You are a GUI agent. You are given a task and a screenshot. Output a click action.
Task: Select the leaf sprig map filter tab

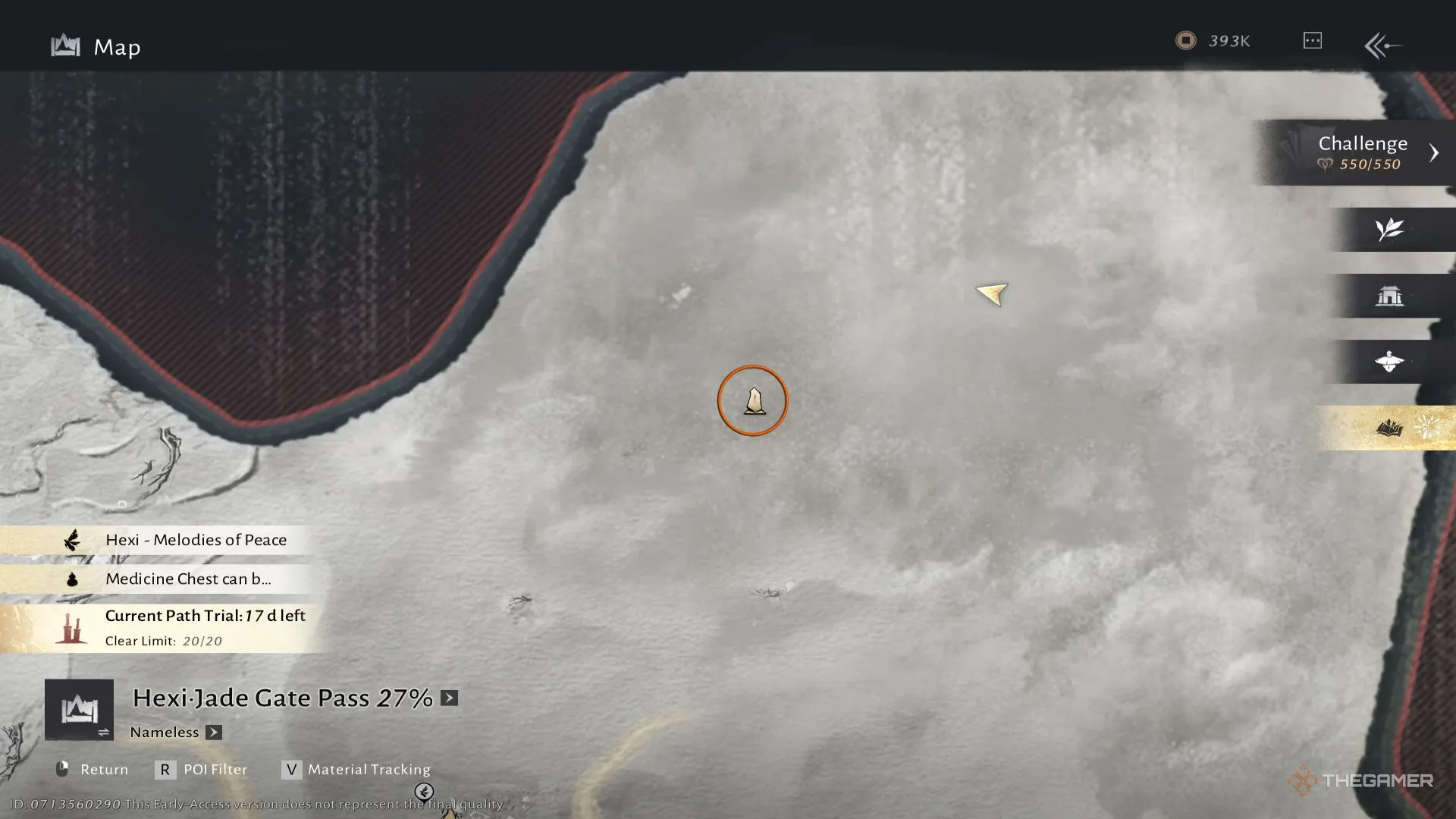pos(1389,229)
